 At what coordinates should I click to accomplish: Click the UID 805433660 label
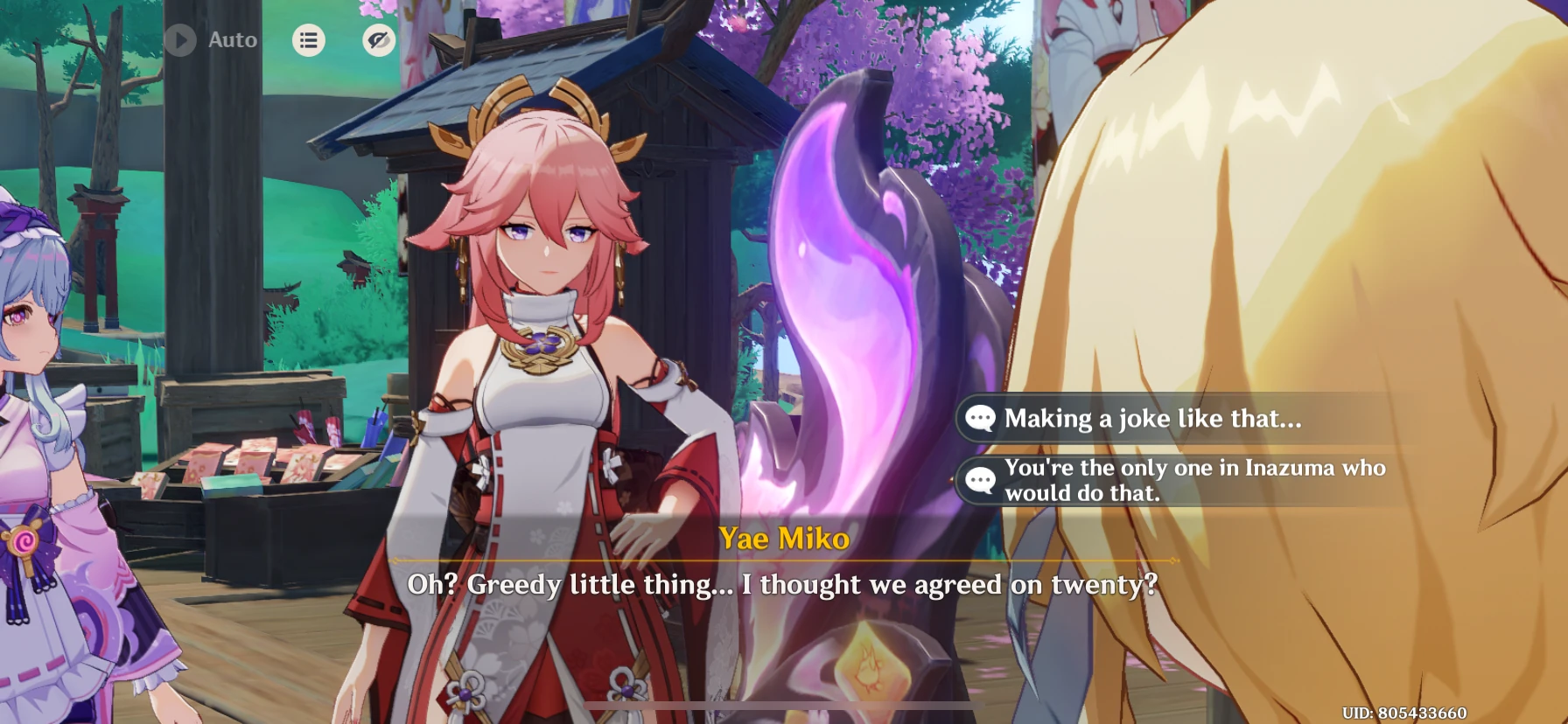(1490, 713)
